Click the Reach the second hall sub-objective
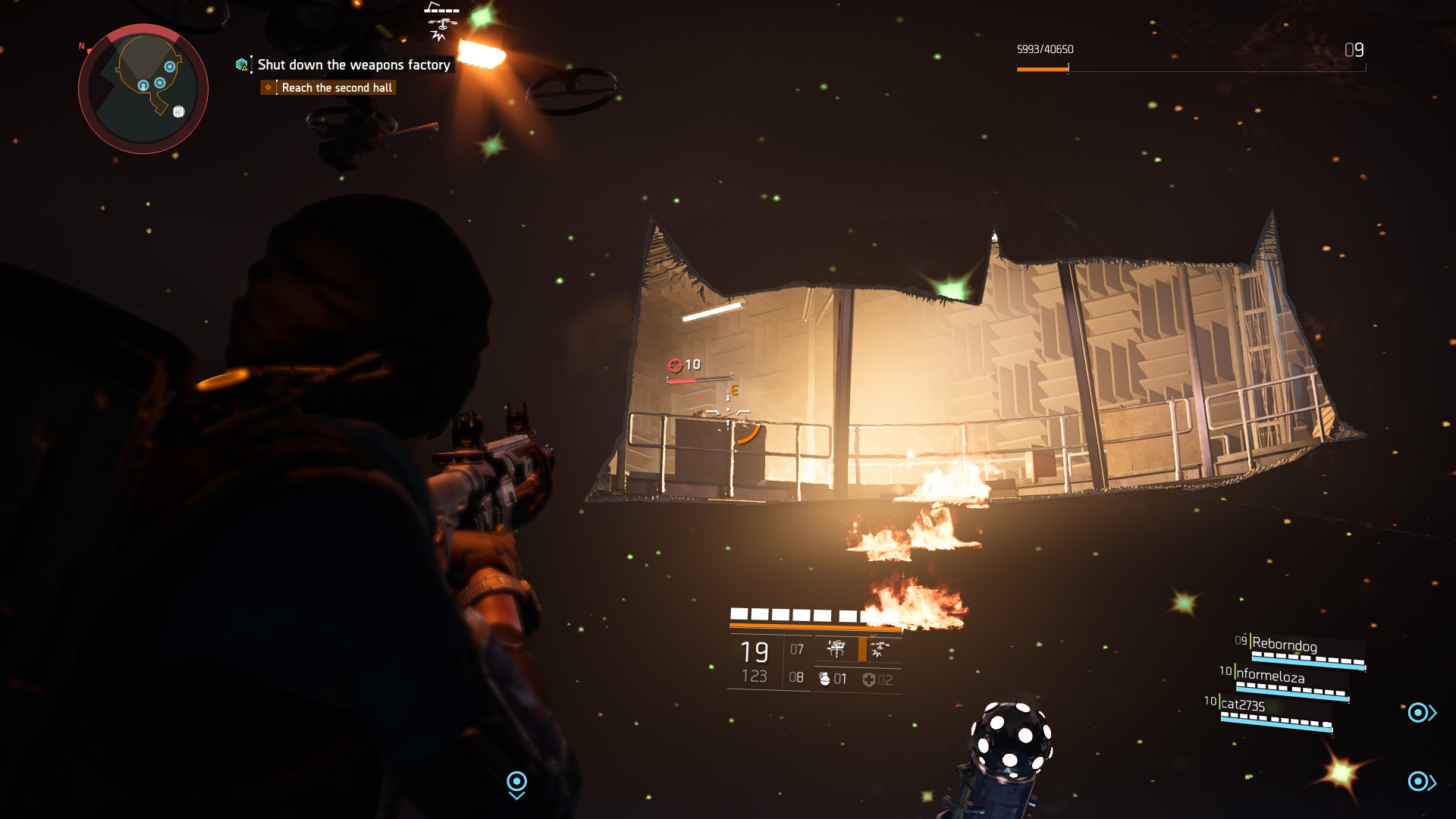The height and width of the screenshot is (819, 1456). pos(337,88)
